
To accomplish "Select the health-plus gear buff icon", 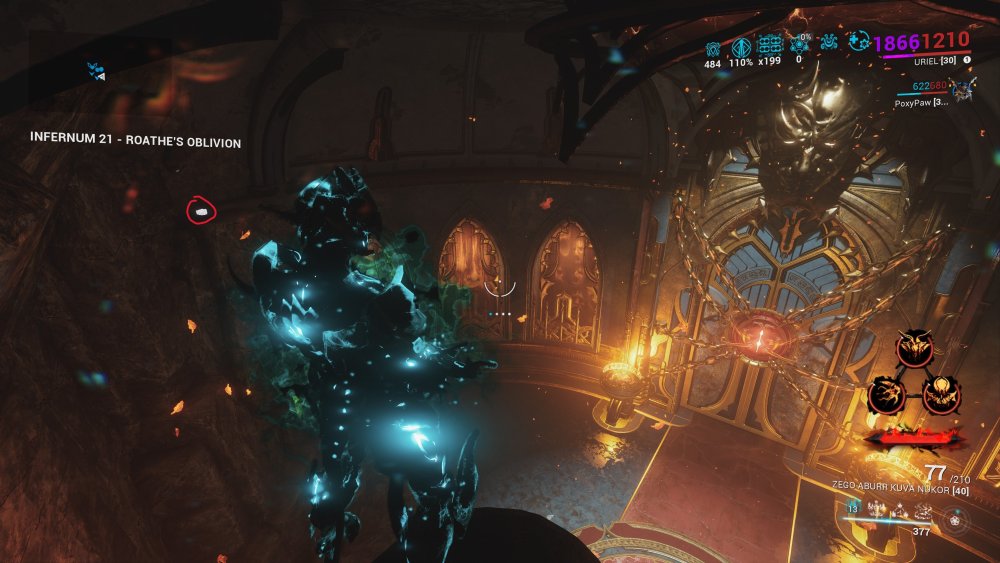I will coord(857,42).
